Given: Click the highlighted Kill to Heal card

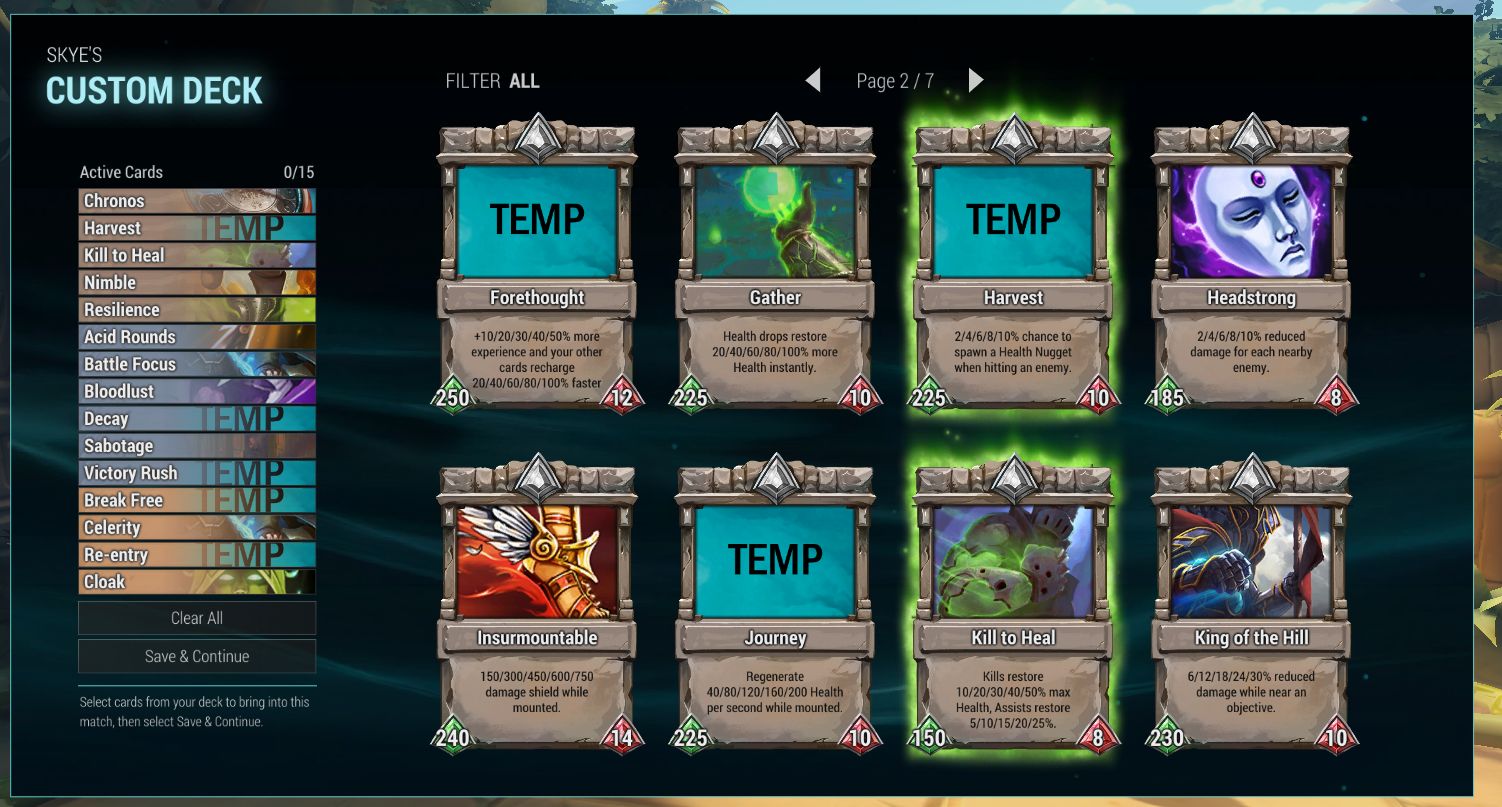Looking at the screenshot, I should [x=1013, y=605].
